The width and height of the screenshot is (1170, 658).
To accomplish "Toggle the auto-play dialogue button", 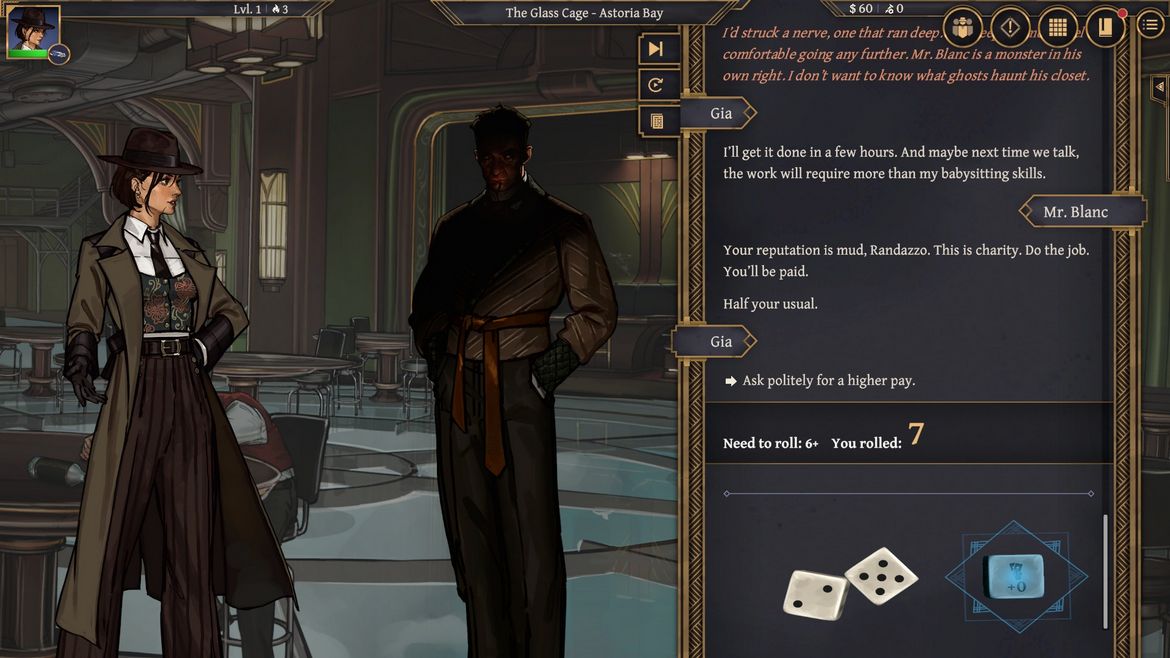I will click(x=656, y=85).
